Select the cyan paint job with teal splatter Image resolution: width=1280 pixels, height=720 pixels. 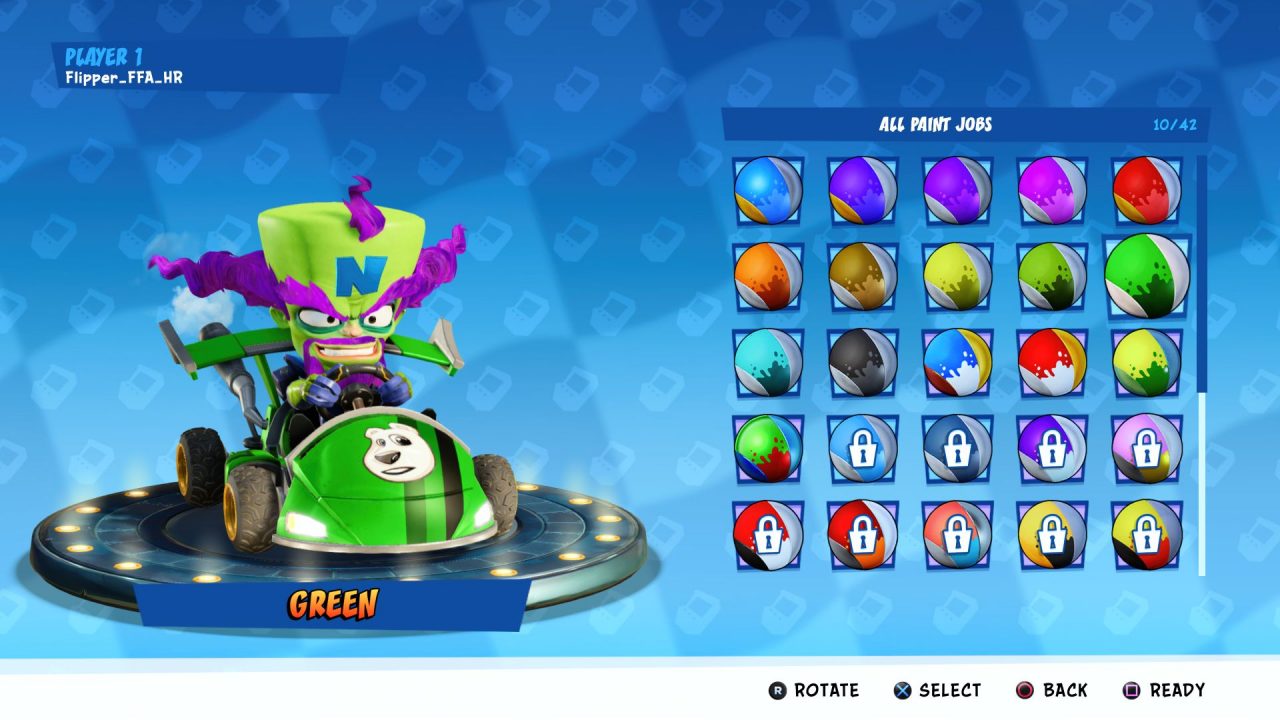(767, 362)
